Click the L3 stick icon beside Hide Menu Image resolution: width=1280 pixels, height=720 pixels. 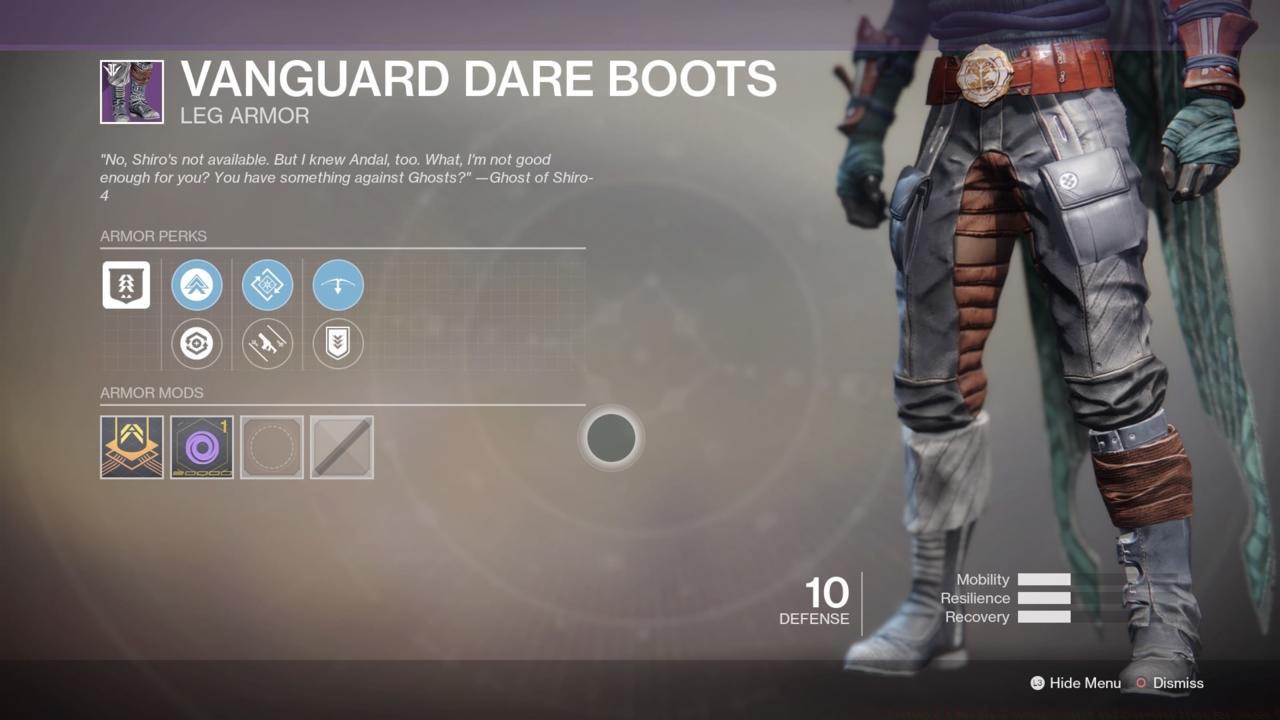pos(1038,683)
